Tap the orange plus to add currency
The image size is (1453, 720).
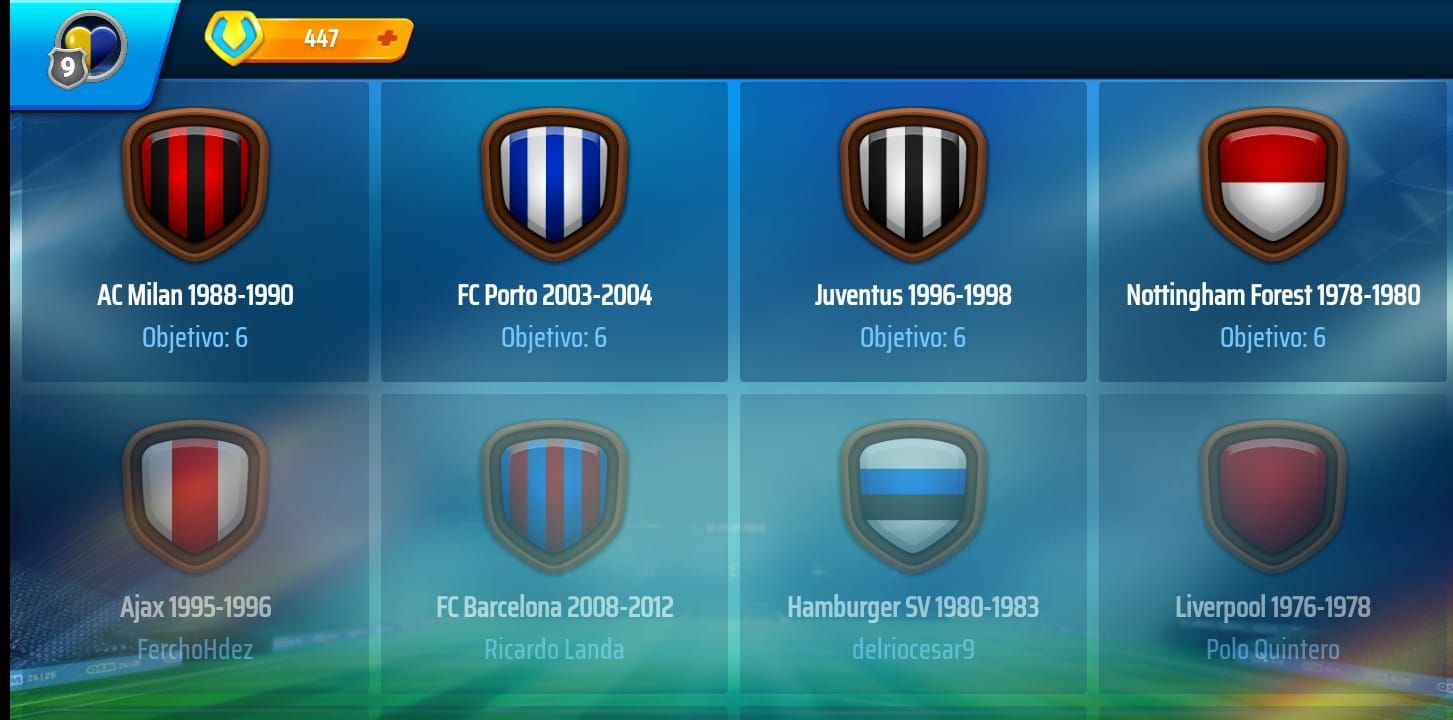point(387,39)
